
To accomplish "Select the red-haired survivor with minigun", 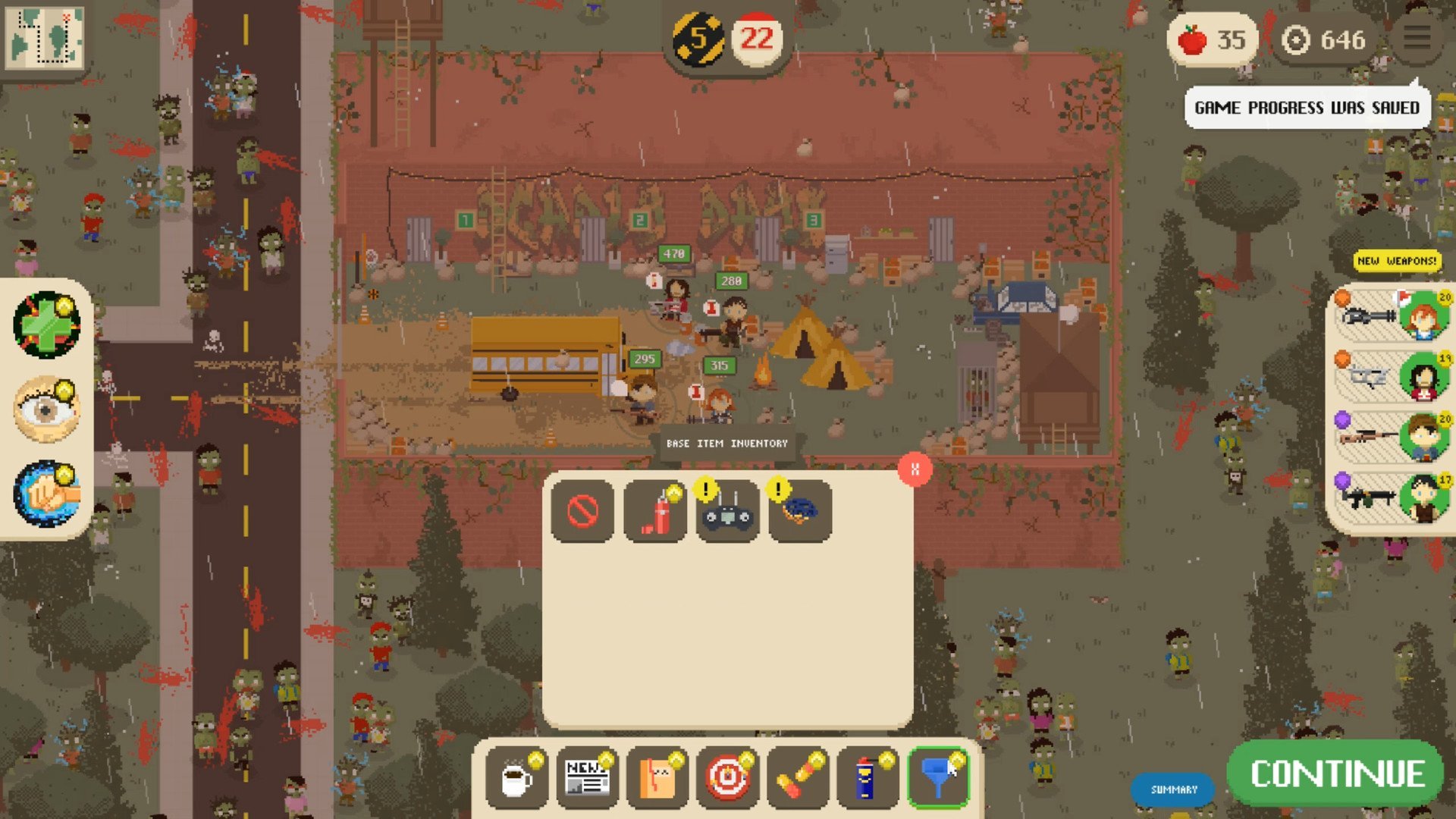I will point(1394,315).
